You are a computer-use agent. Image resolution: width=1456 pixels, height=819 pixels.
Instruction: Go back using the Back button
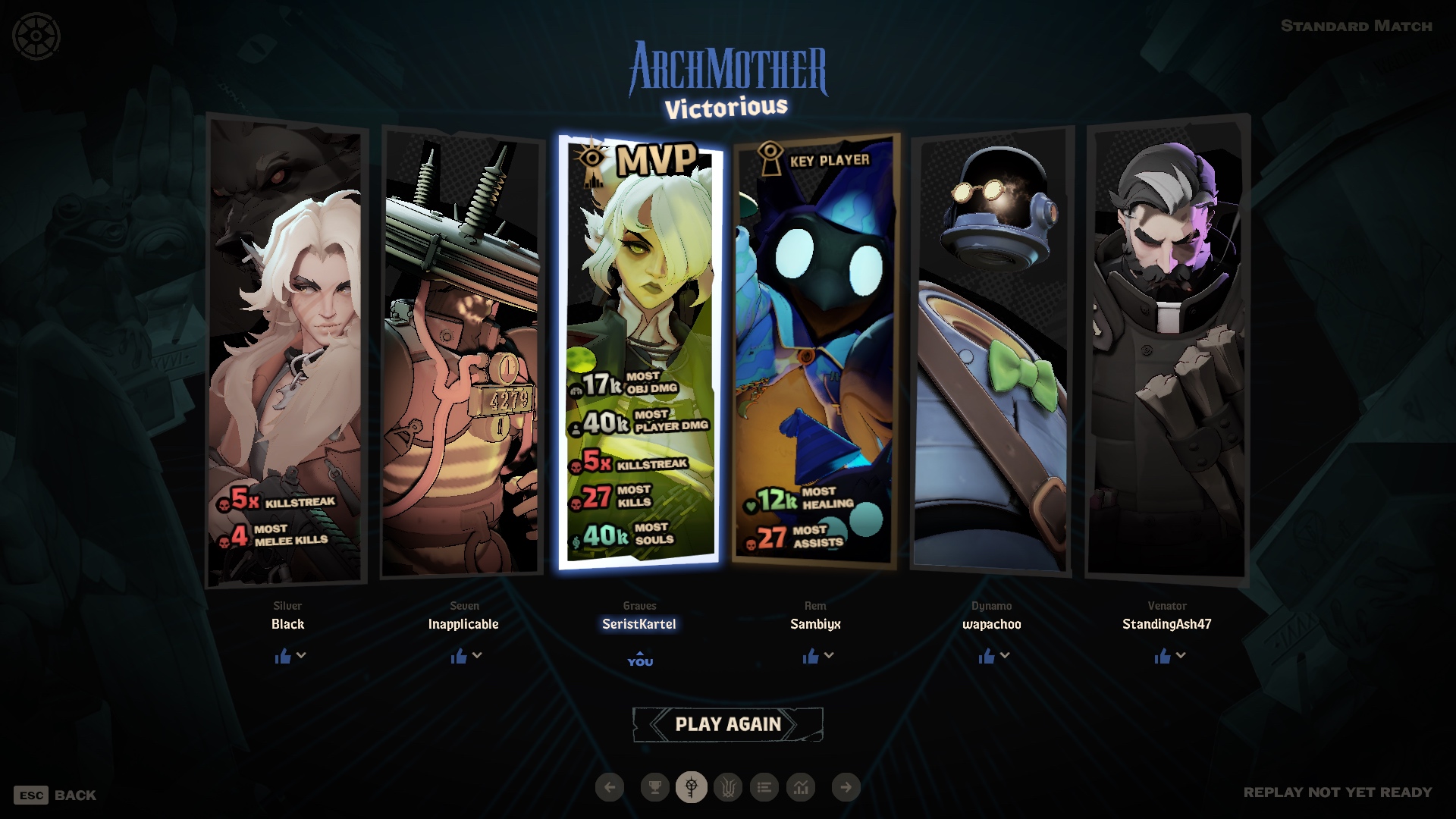55,795
